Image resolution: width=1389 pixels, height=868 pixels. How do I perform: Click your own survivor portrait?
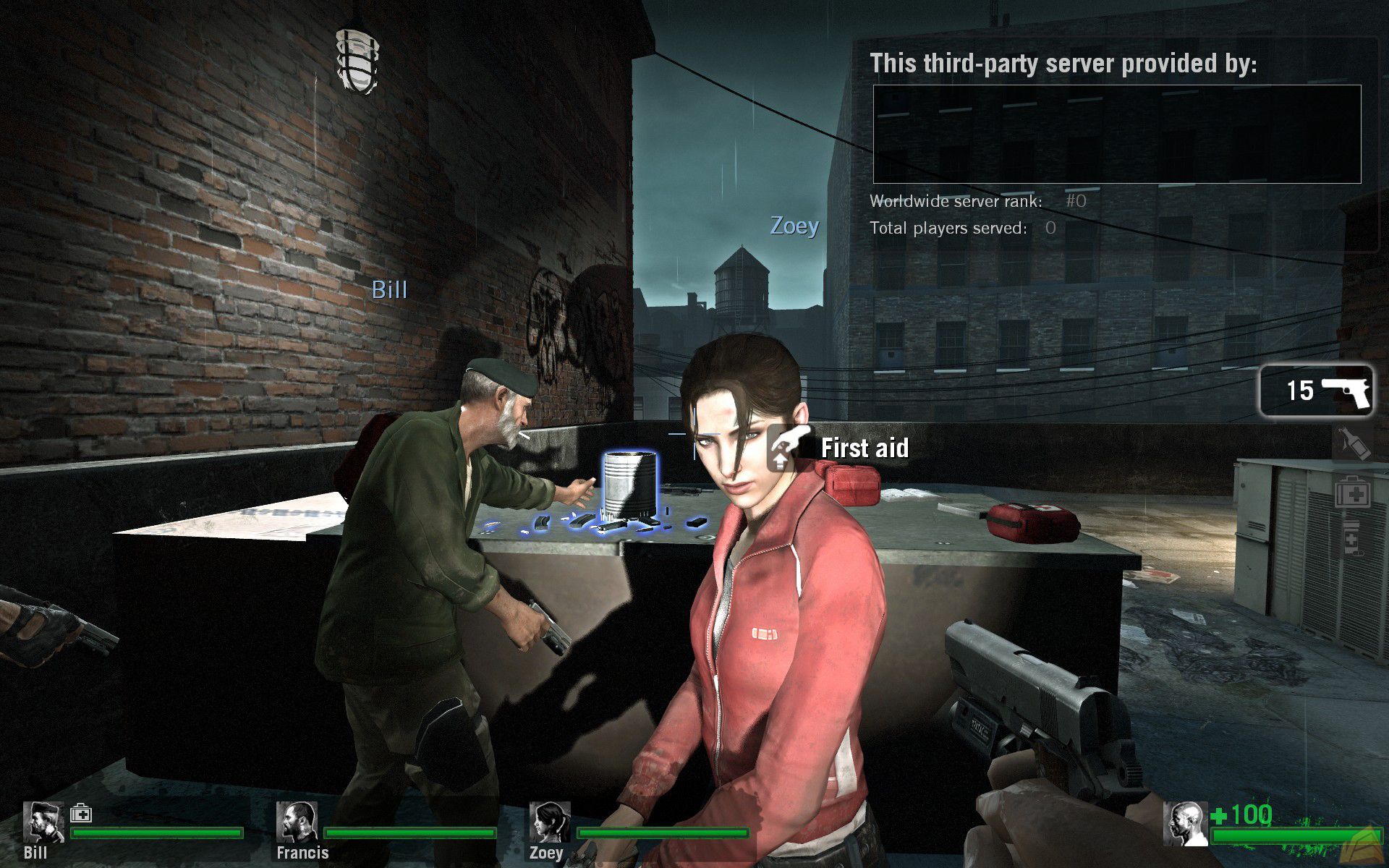point(1185,823)
